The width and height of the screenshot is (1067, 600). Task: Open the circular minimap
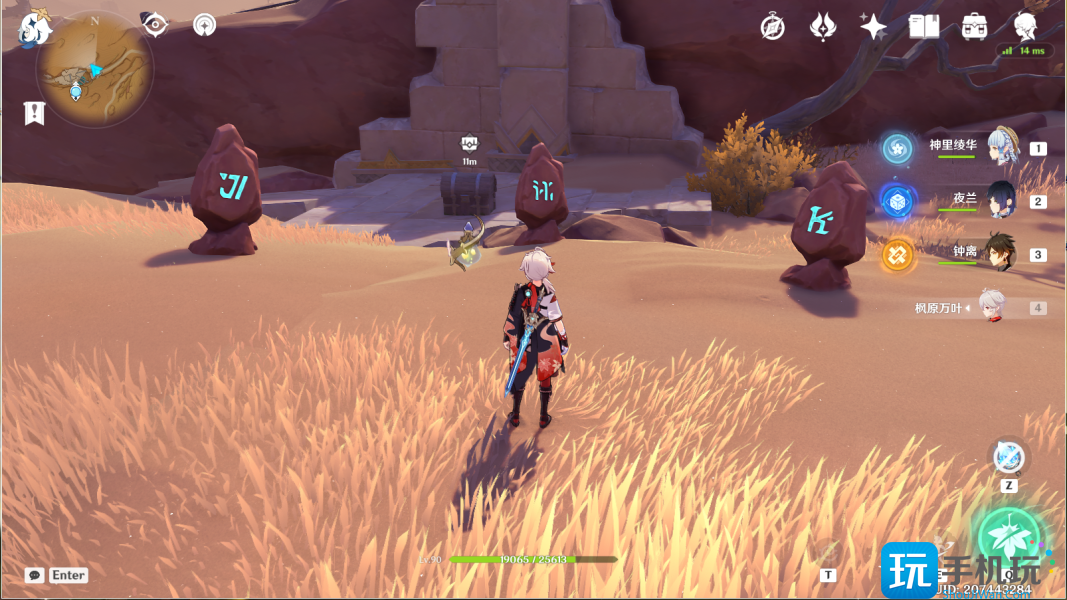tap(94, 70)
